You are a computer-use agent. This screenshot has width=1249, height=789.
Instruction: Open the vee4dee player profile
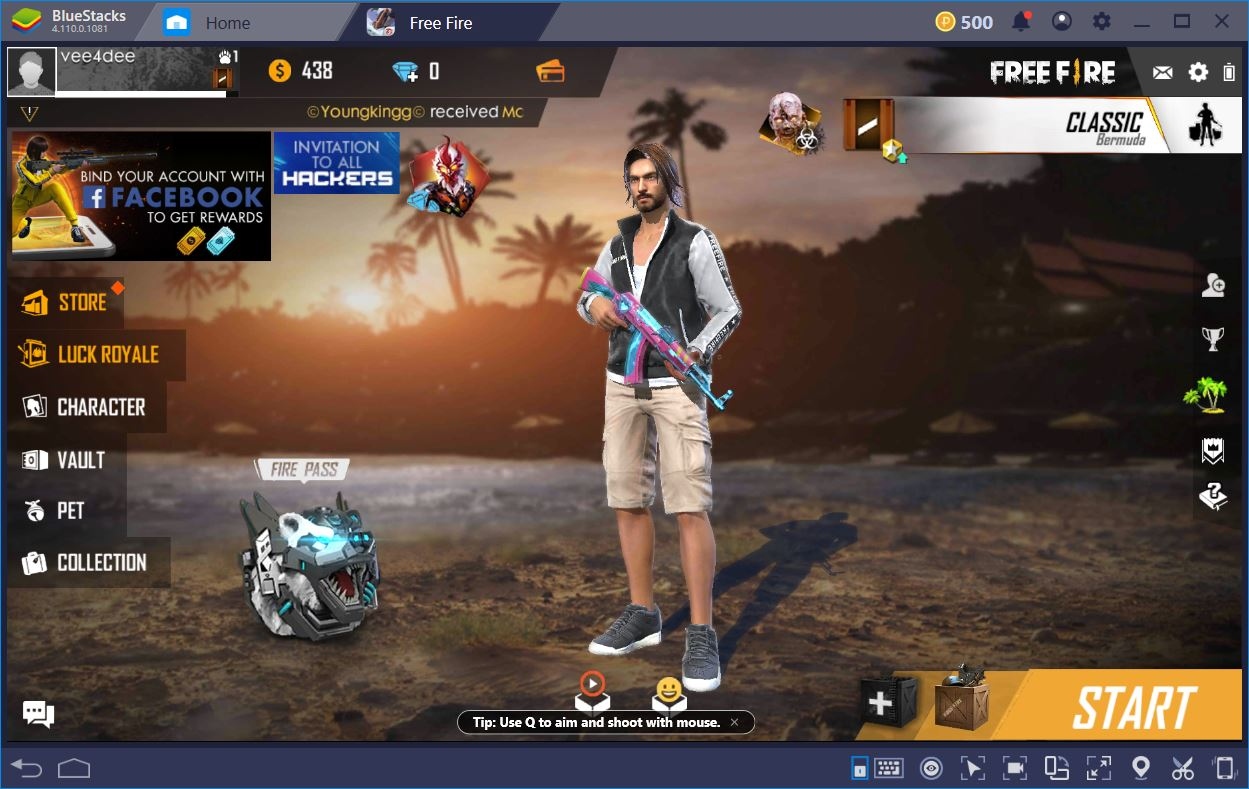pyautogui.click(x=32, y=71)
